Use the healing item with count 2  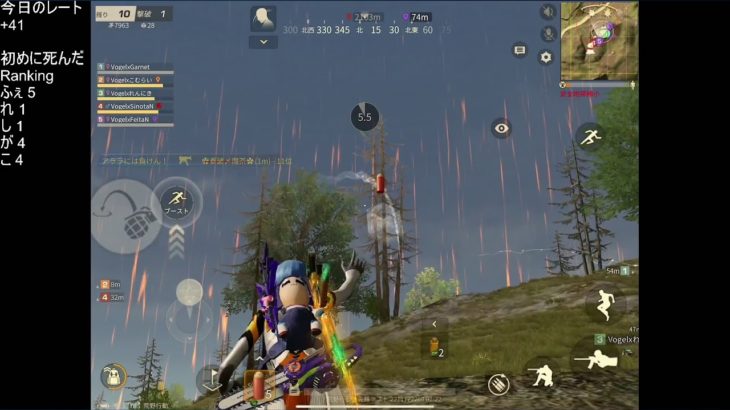pyautogui.click(x=434, y=347)
